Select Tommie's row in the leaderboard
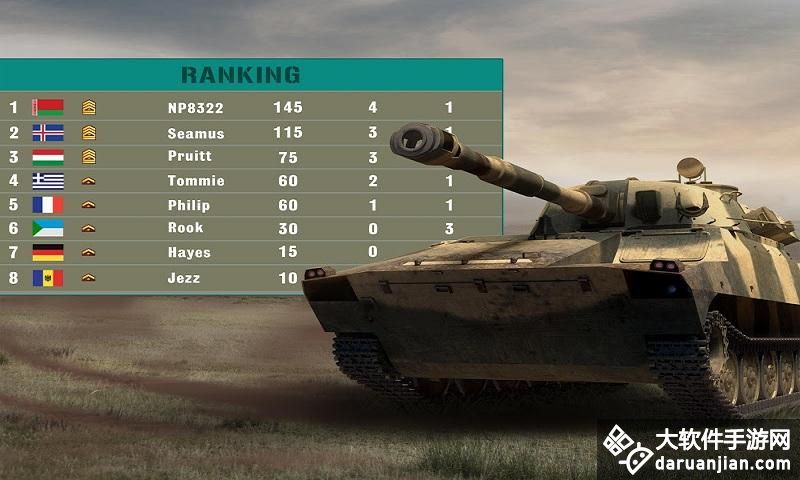 [195, 181]
